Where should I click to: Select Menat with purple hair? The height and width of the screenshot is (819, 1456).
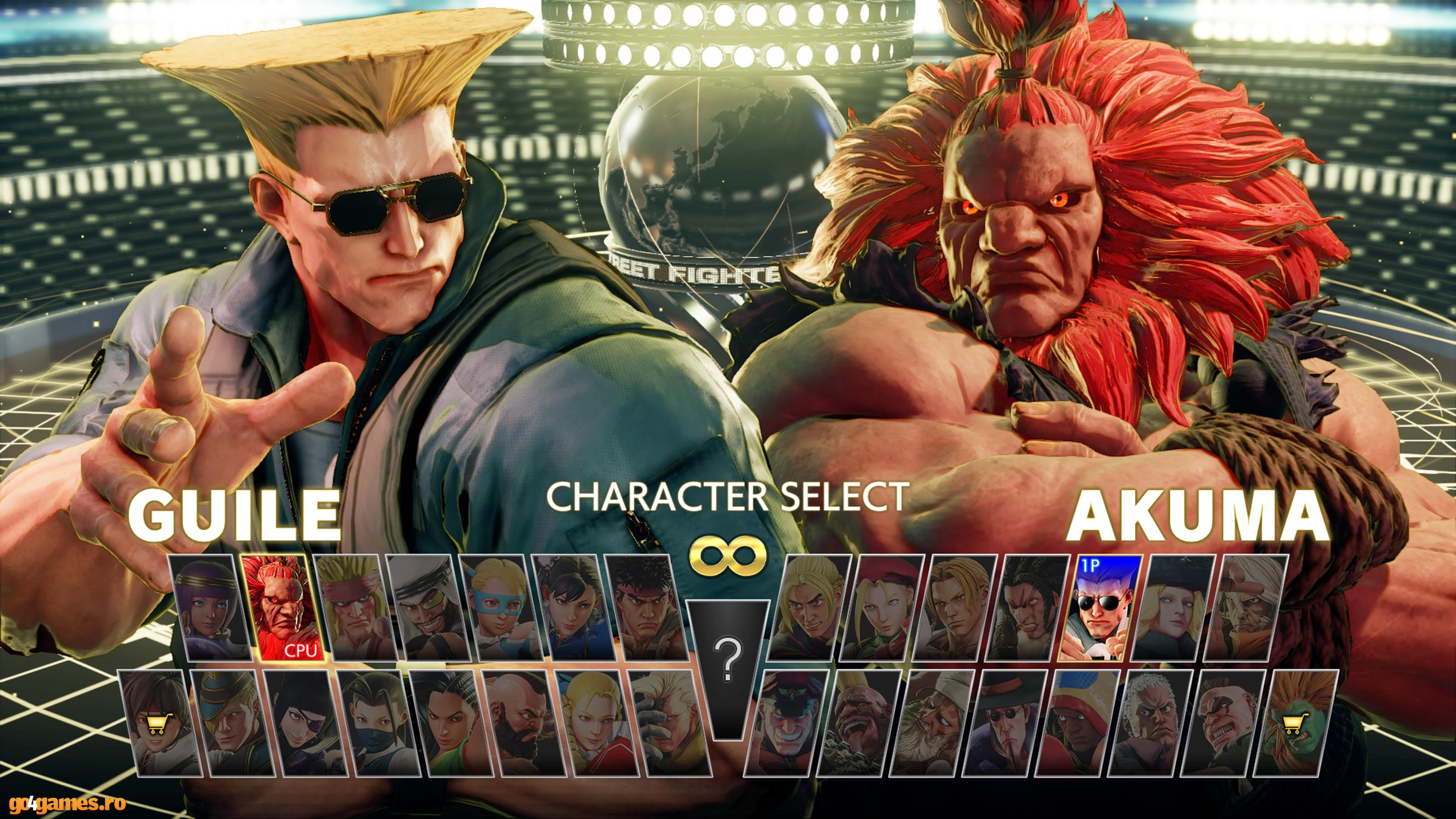[209, 607]
